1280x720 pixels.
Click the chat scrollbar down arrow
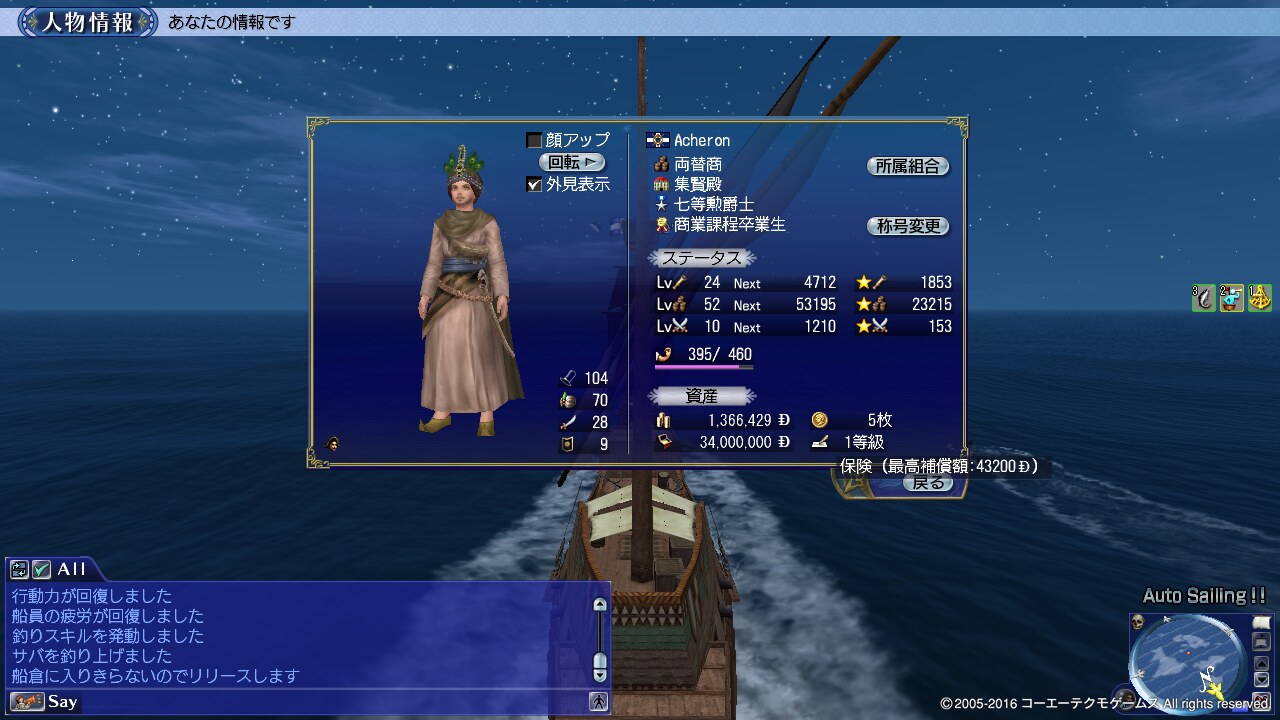(x=600, y=675)
